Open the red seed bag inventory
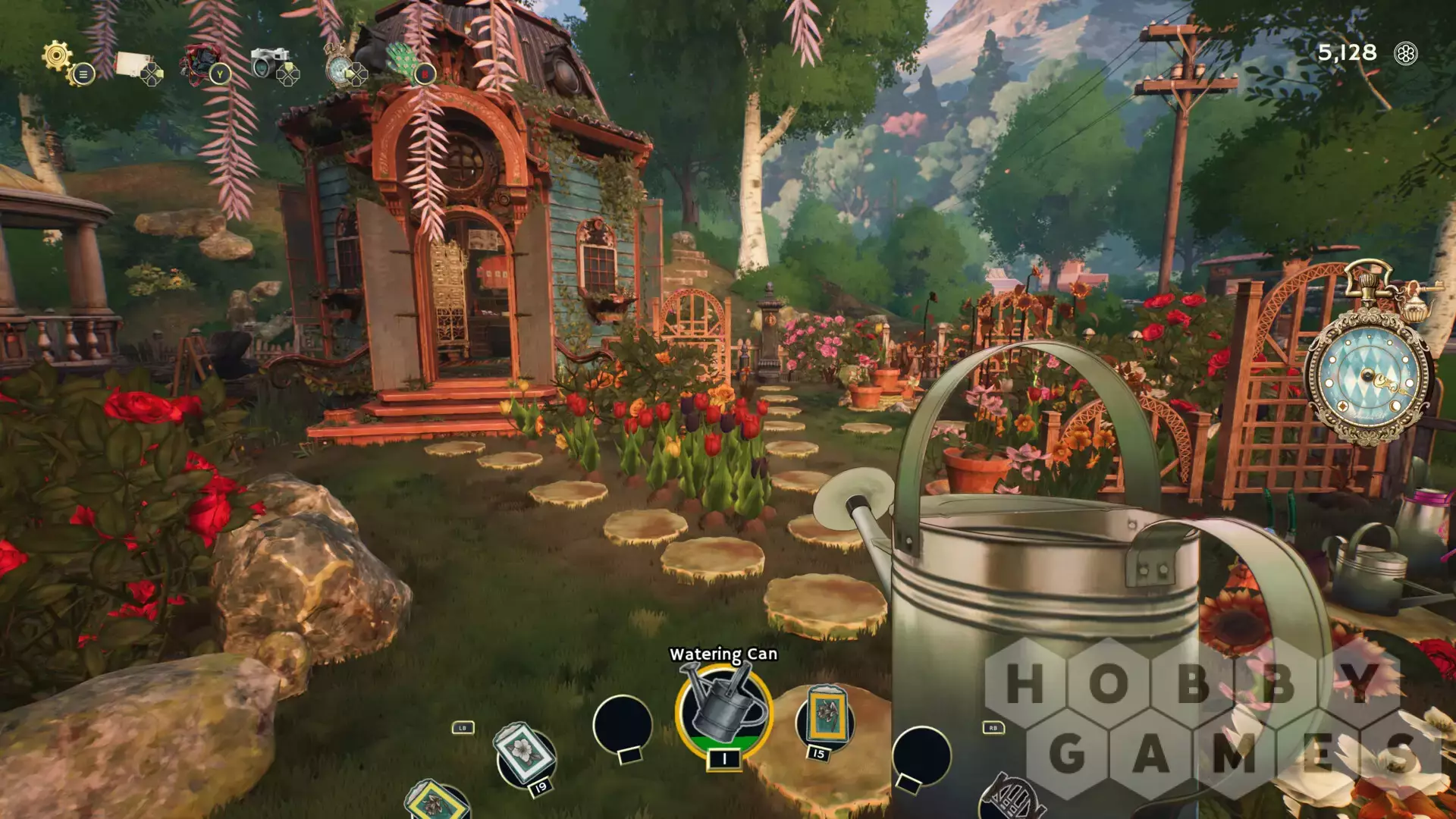This screenshot has width=1456, height=819. point(199,63)
